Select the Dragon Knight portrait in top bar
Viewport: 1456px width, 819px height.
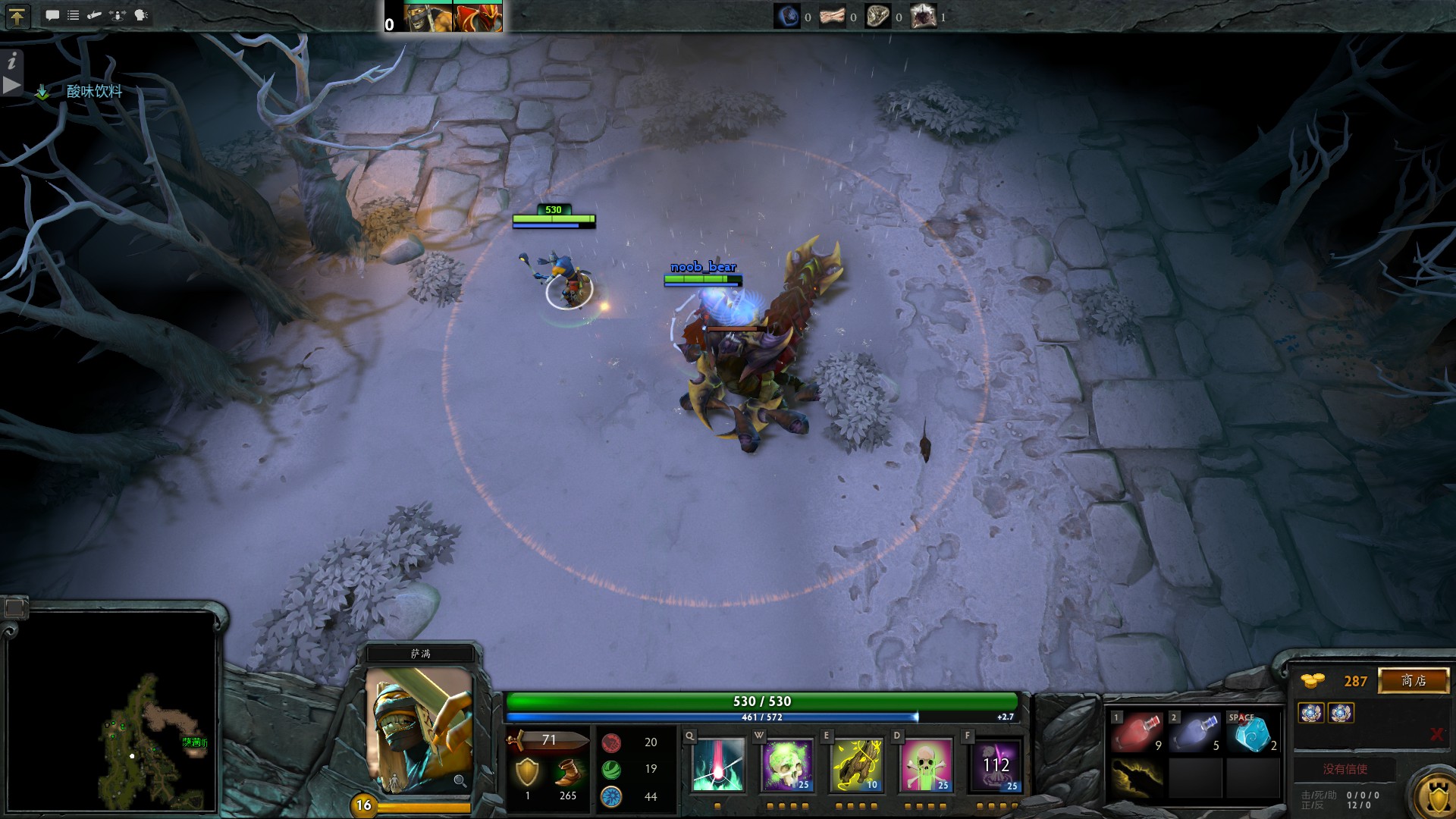[478, 17]
